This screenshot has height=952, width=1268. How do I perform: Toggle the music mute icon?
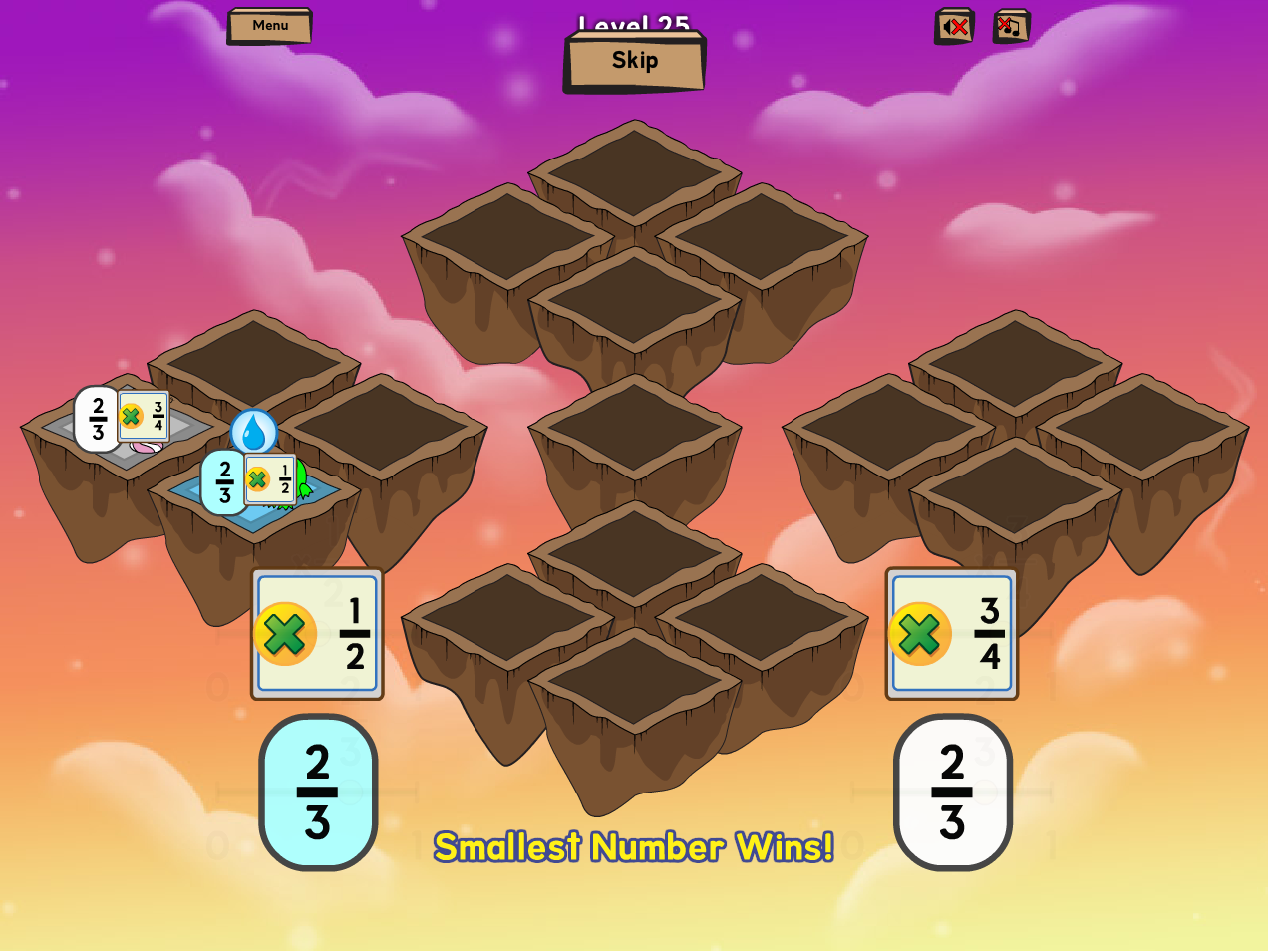(1011, 27)
